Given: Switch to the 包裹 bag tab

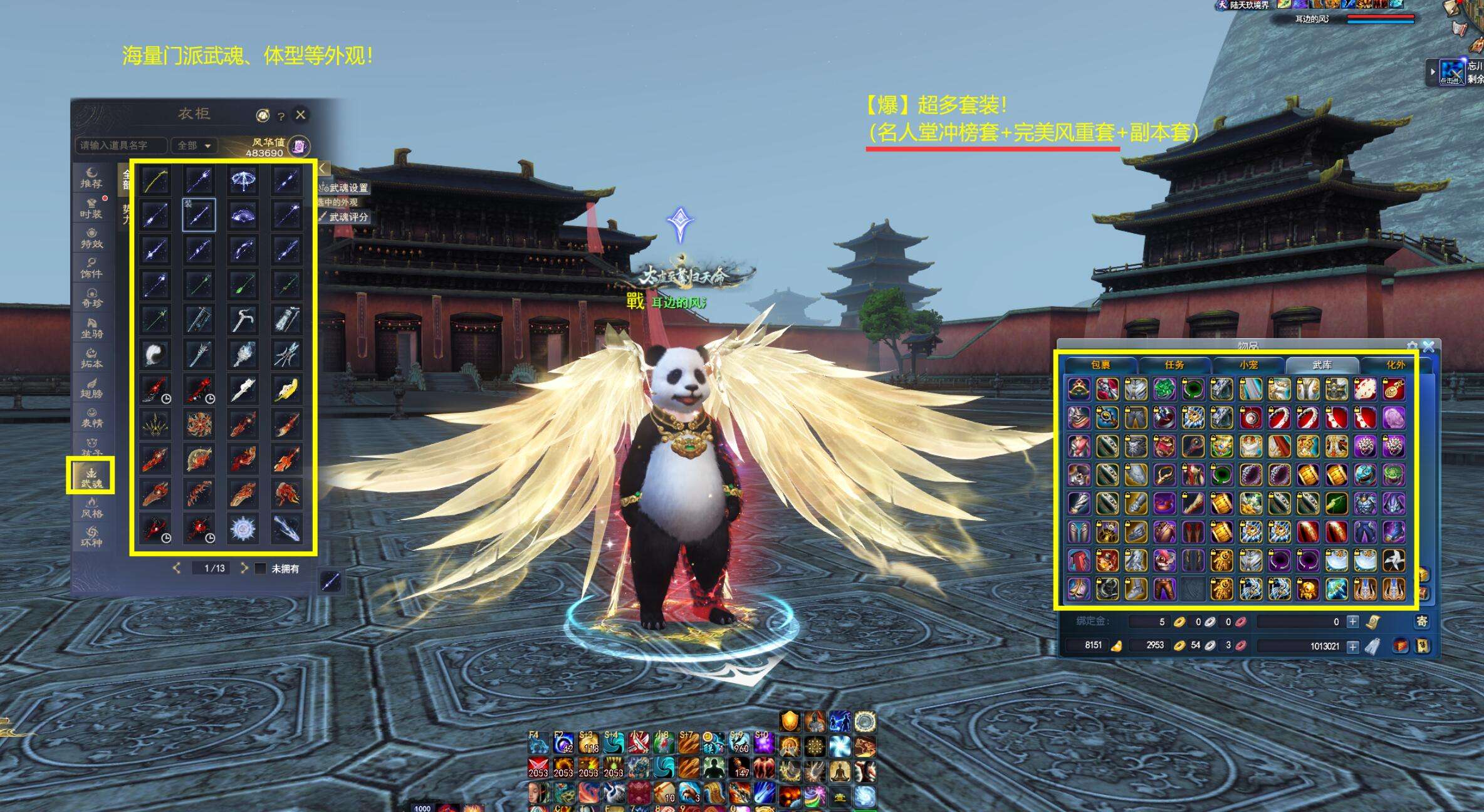Looking at the screenshot, I should click(x=1100, y=364).
